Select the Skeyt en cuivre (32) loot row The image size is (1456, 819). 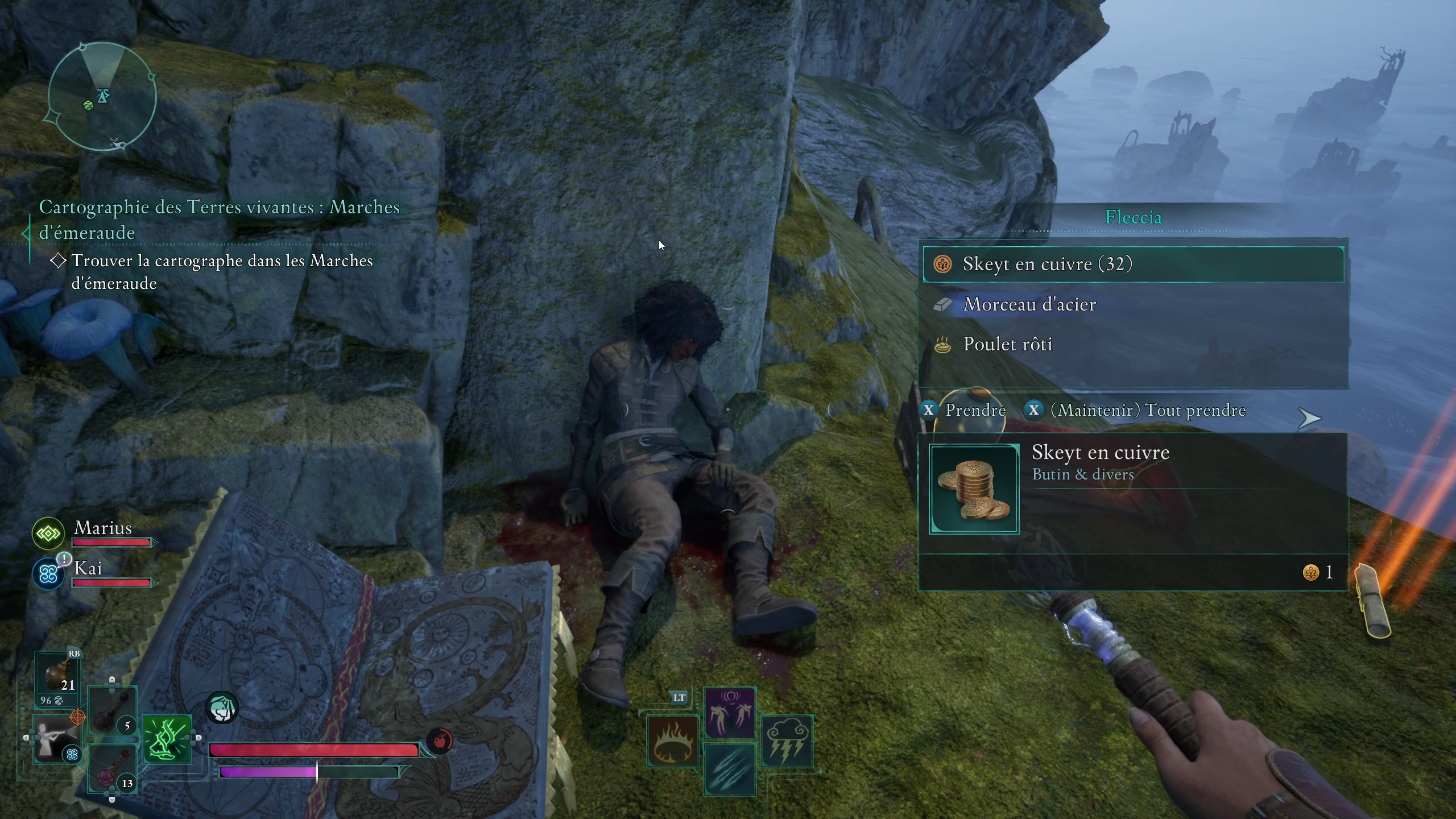coord(1133,264)
